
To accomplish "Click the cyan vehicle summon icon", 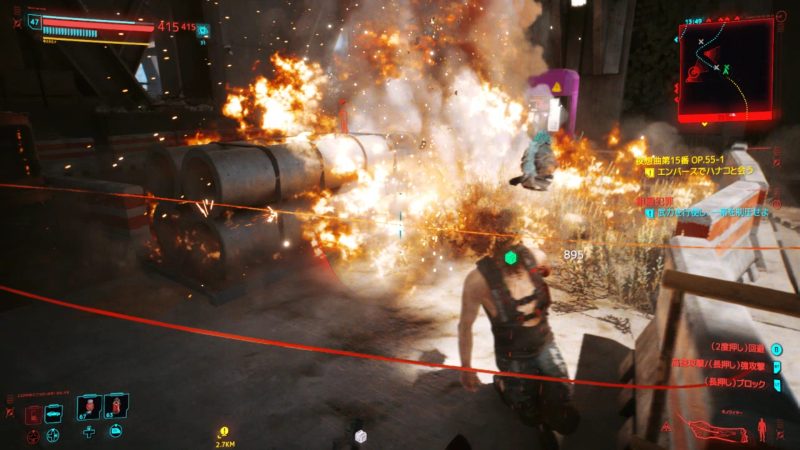I will 53,413.
